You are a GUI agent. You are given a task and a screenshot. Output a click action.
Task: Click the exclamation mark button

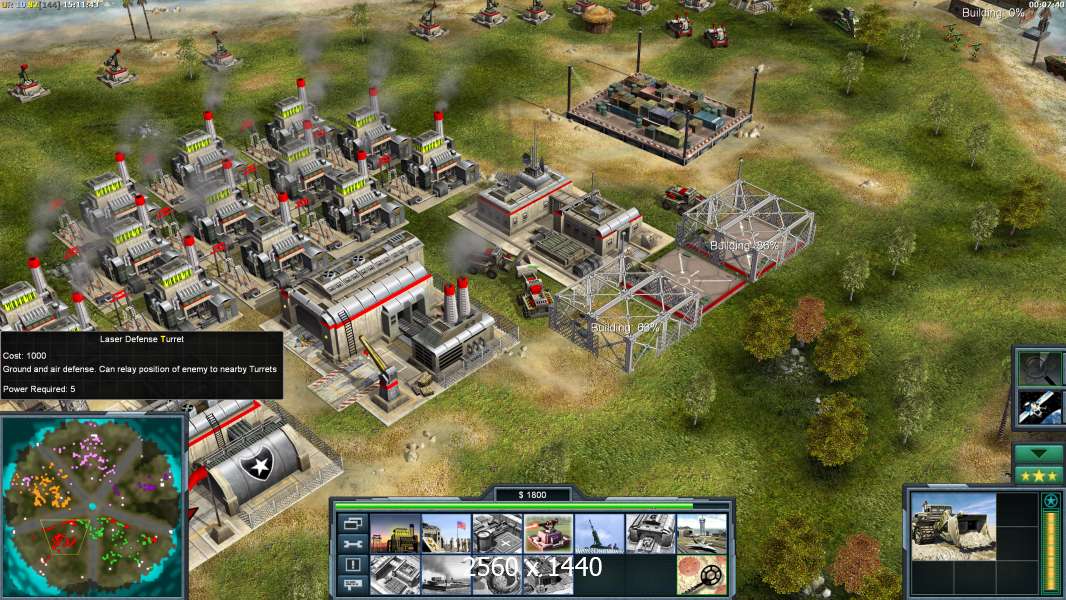click(352, 564)
